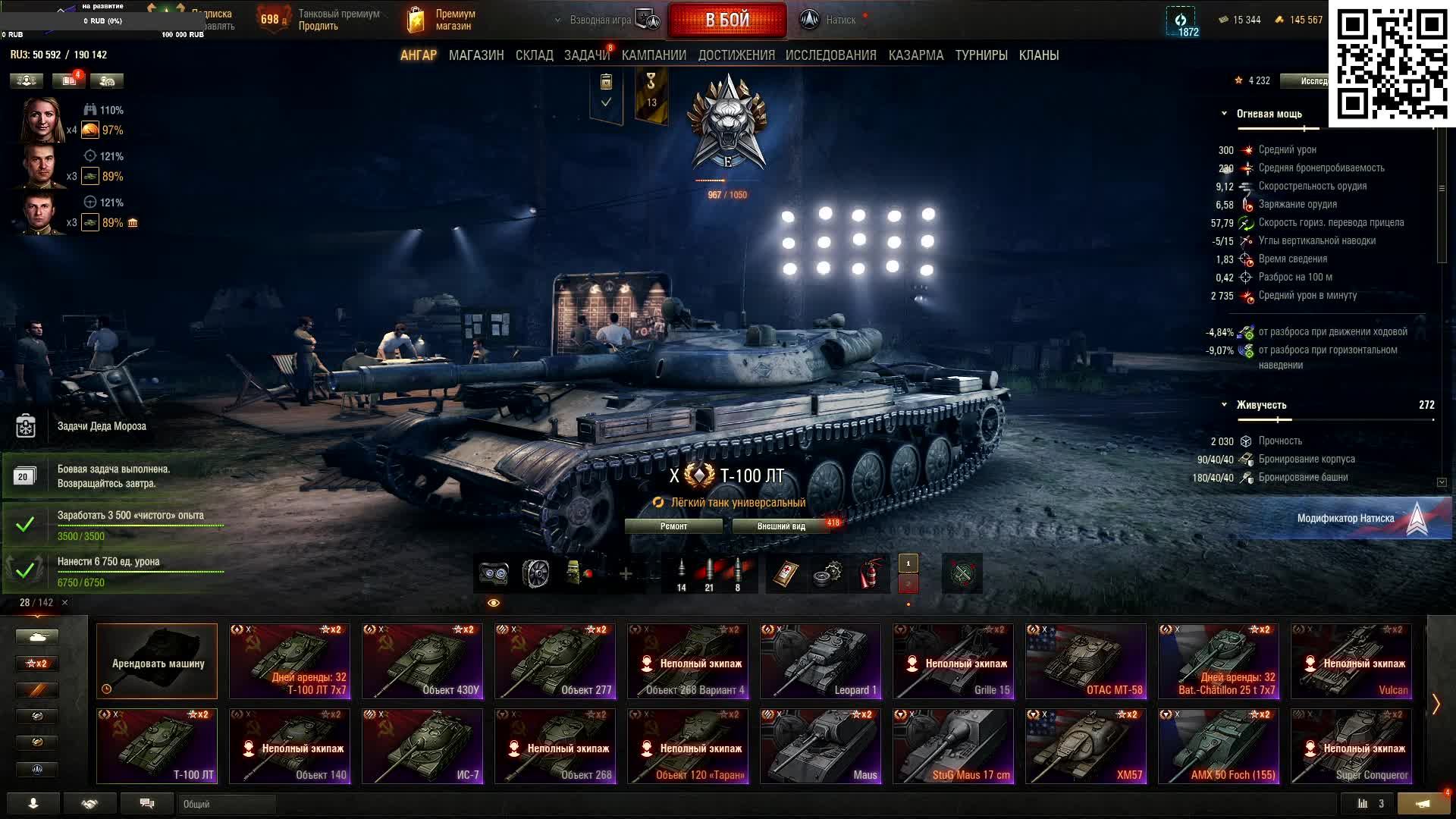The width and height of the screenshot is (1456, 819).
Task: Select the Объект 277 tank in carousel
Action: pyautogui.click(x=555, y=661)
